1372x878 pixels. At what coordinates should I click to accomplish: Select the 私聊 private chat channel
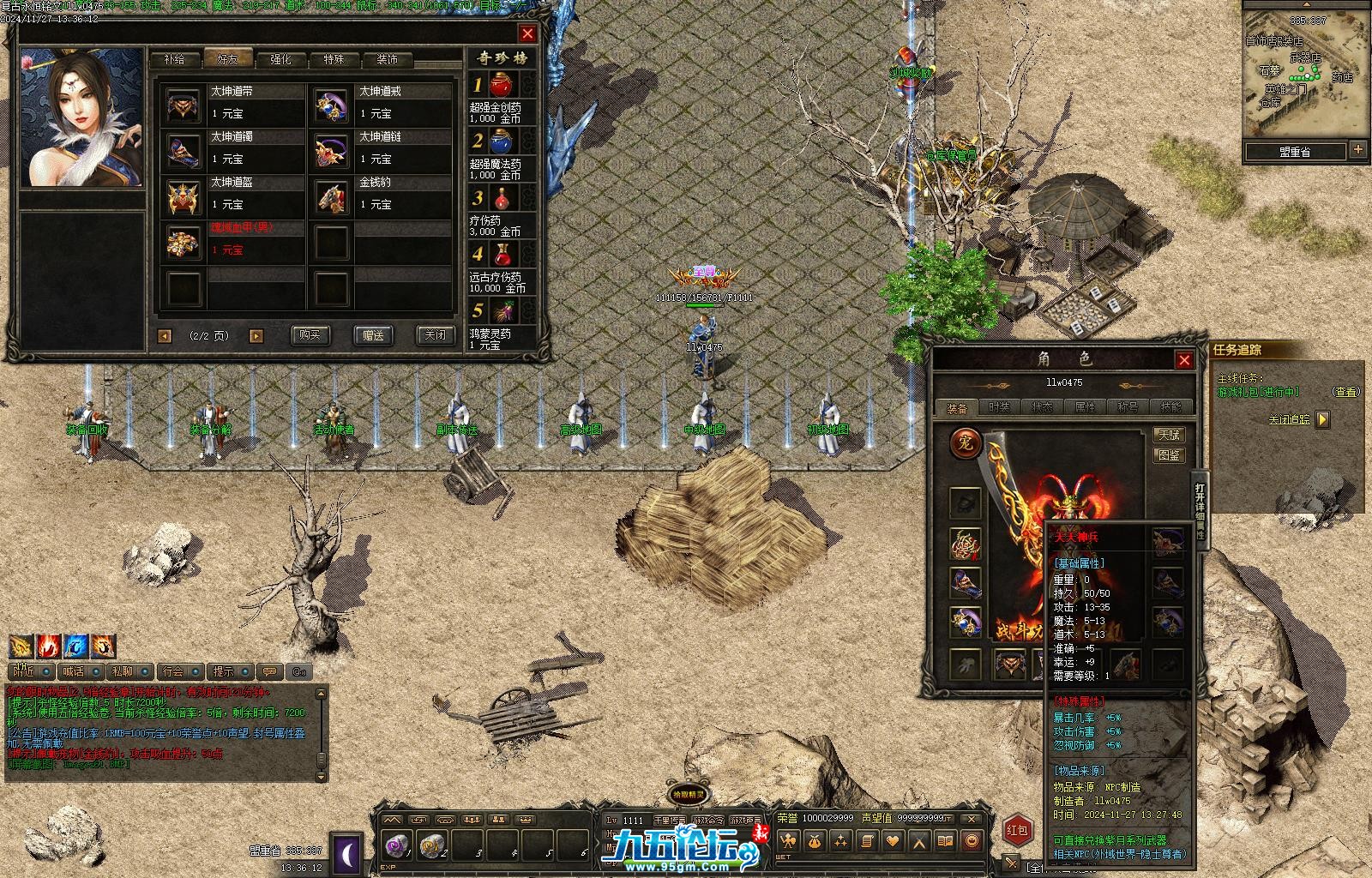(x=123, y=671)
